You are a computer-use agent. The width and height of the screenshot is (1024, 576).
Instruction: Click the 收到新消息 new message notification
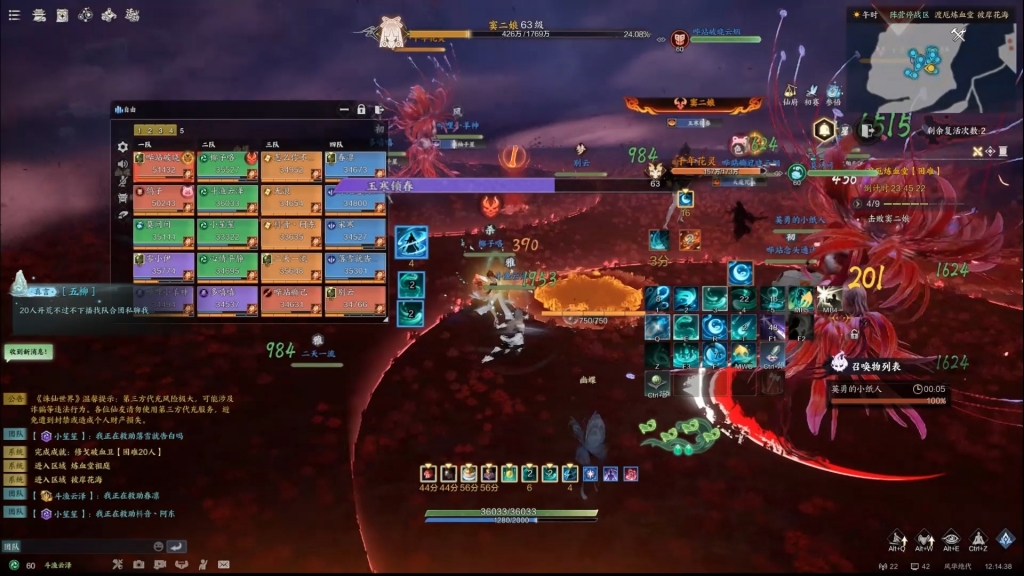click(x=29, y=352)
